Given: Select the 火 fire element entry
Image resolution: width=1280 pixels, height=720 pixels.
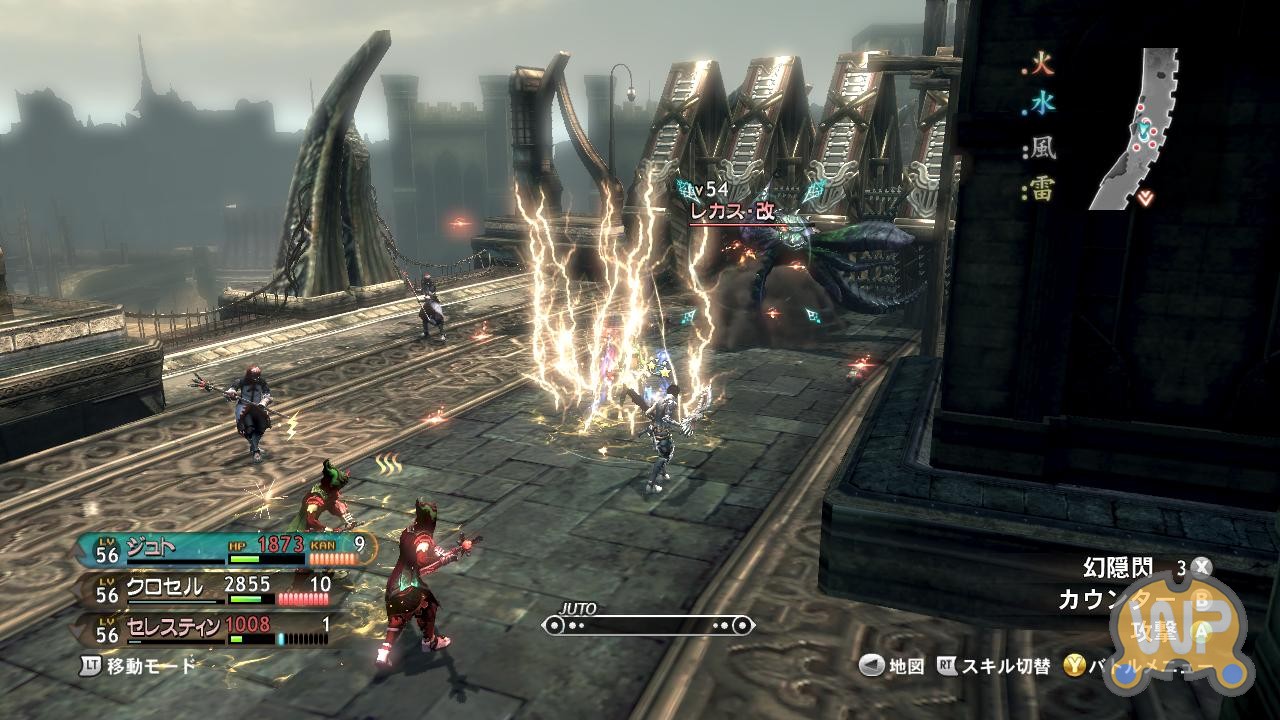Looking at the screenshot, I should point(1042,68).
